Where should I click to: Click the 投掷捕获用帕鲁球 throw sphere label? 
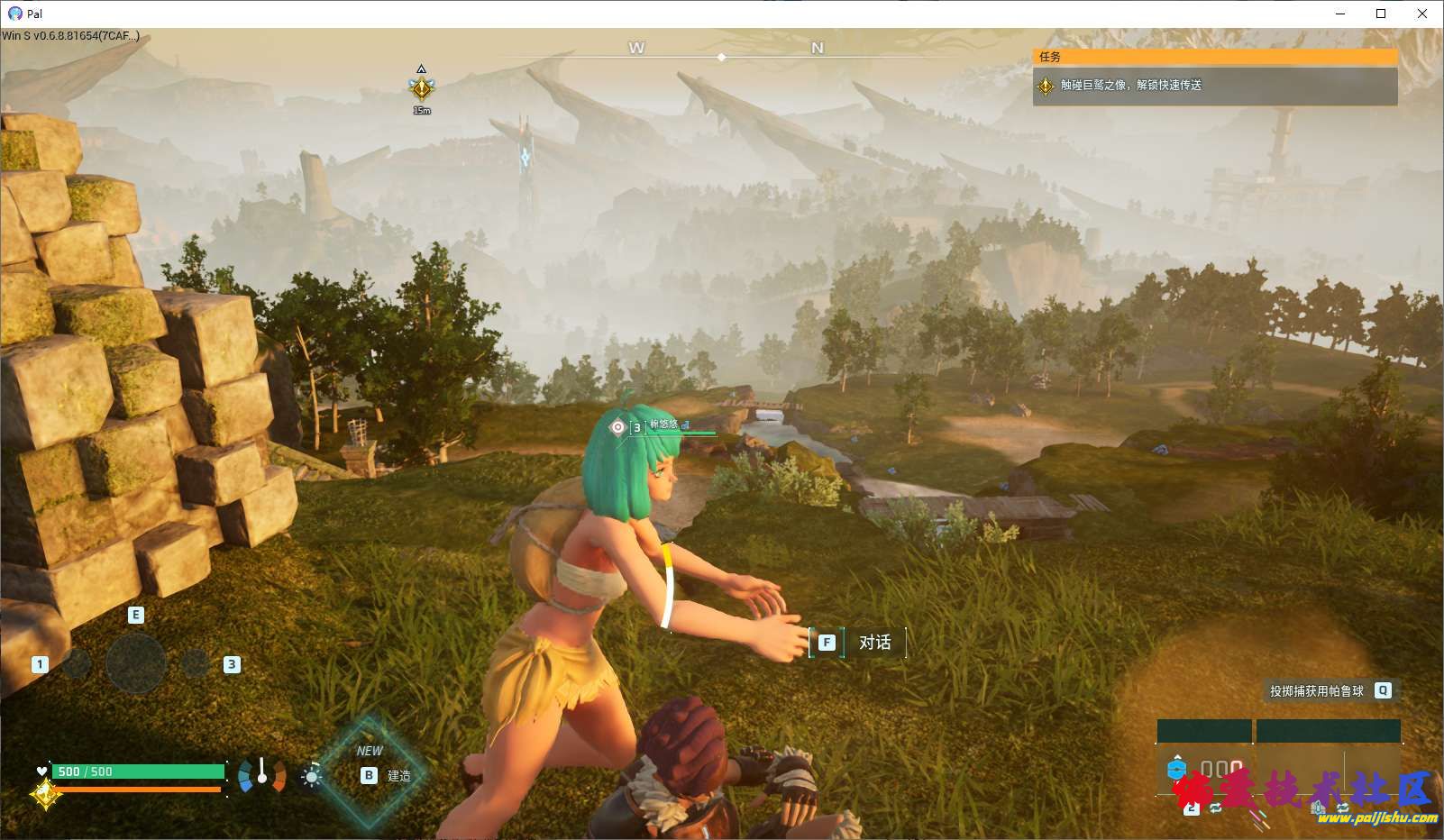[x=1316, y=691]
